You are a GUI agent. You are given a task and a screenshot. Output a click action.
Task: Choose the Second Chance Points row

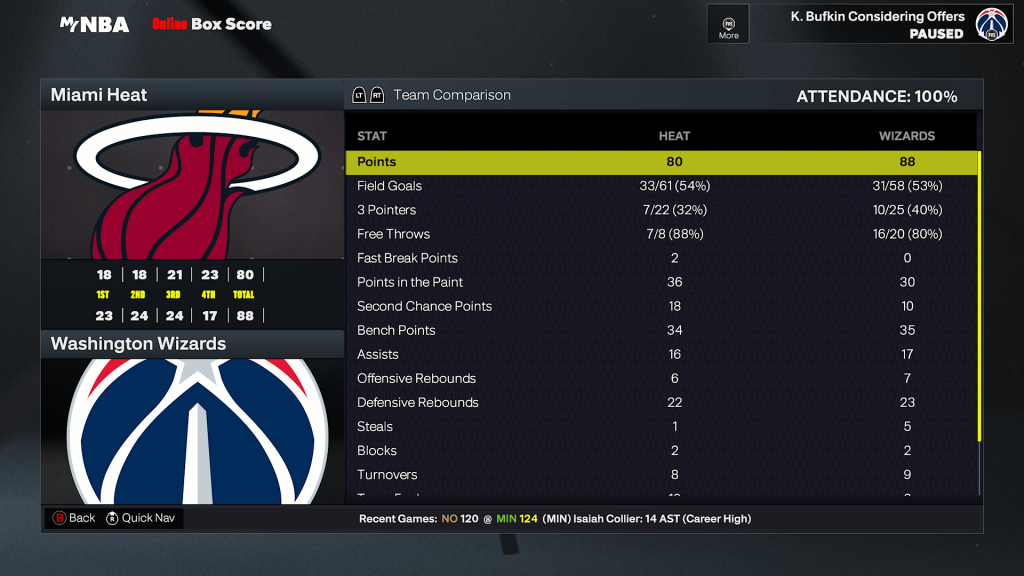pos(661,306)
